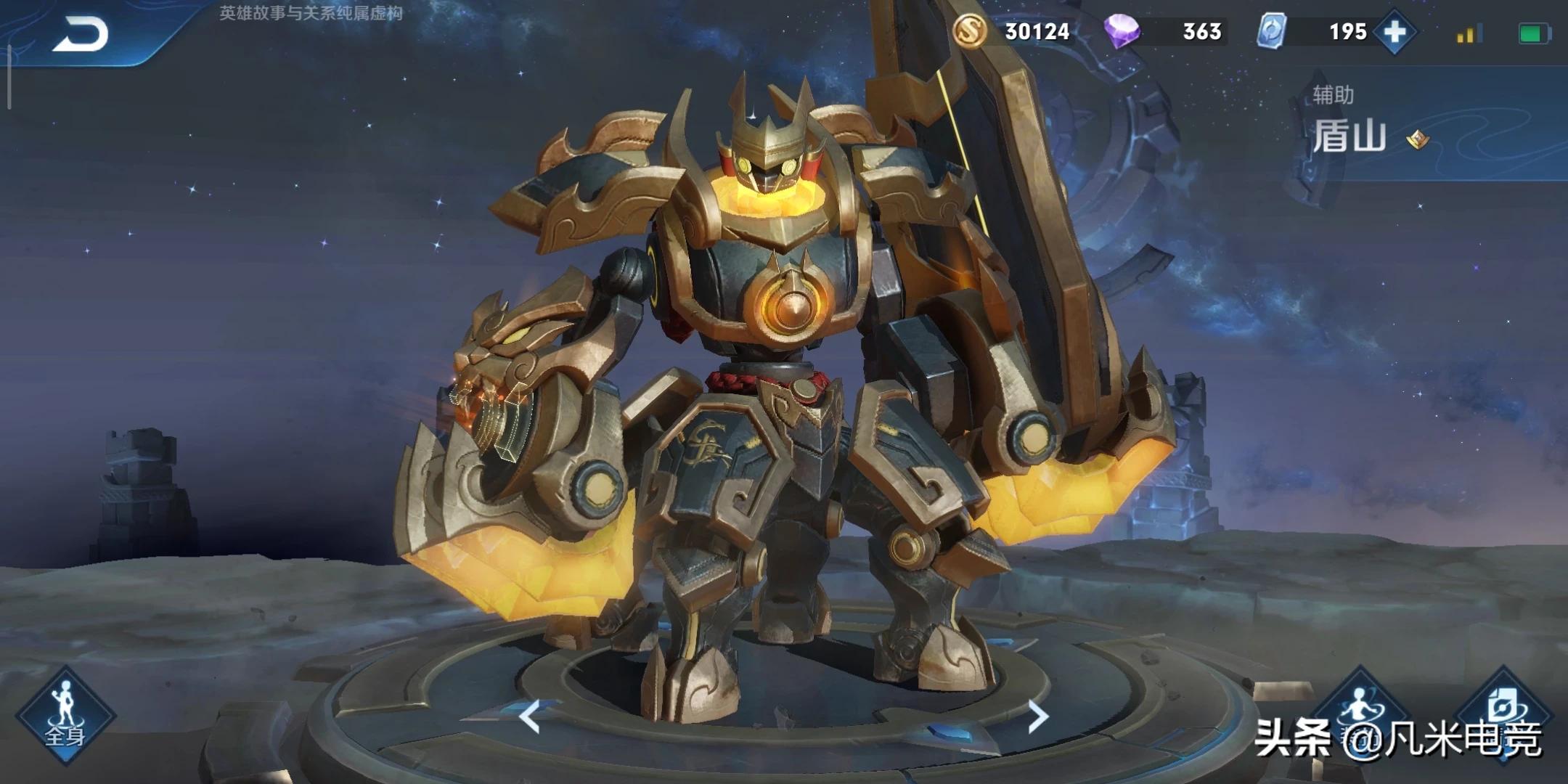Switch to the next skin with right arrow
The height and width of the screenshot is (784, 1568).
pos(1038,716)
